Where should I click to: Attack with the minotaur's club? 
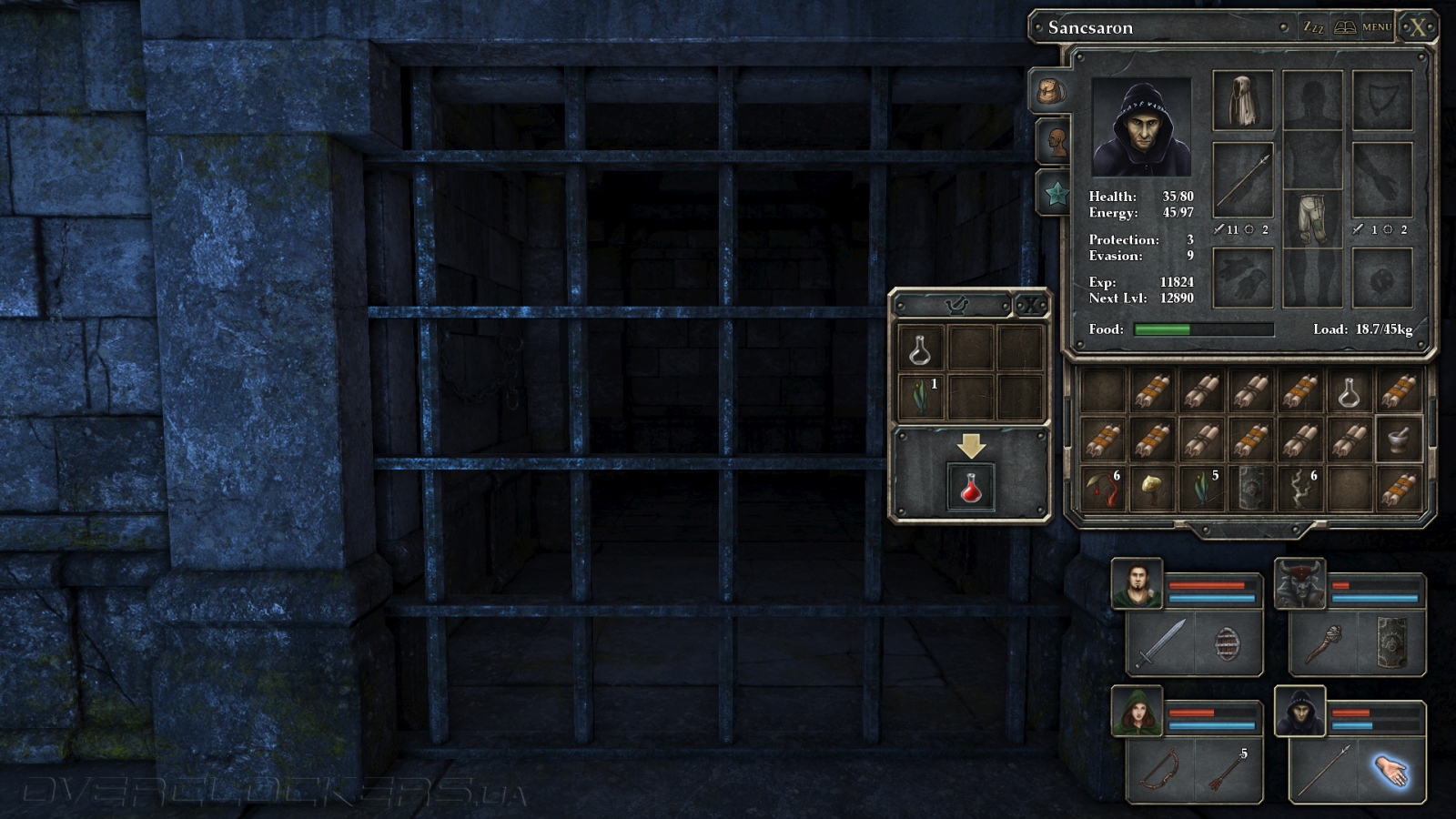coord(1324,643)
